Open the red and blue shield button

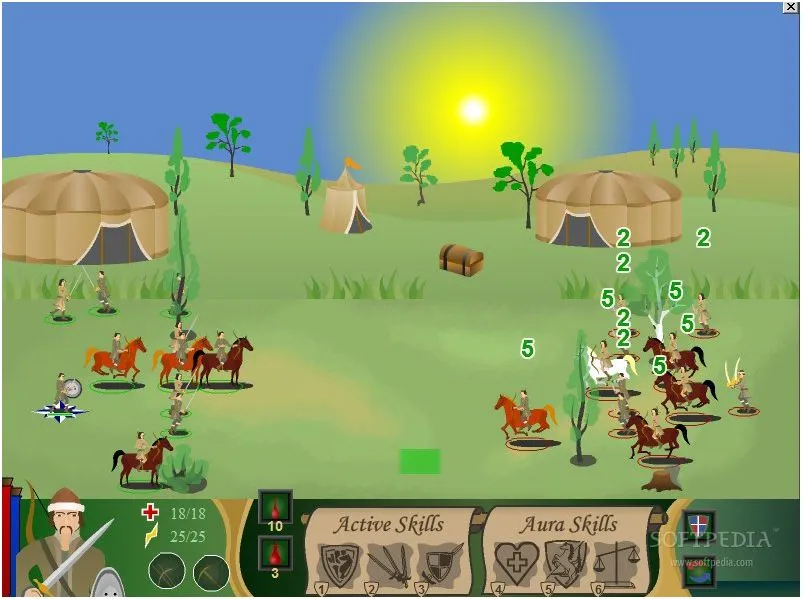coord(700,523)
